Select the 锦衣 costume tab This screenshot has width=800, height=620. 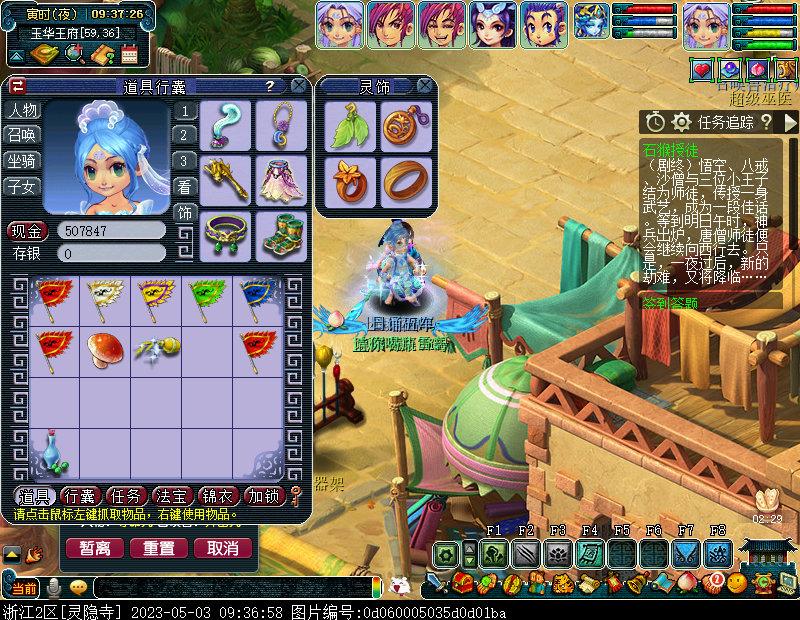click(218, 495)
